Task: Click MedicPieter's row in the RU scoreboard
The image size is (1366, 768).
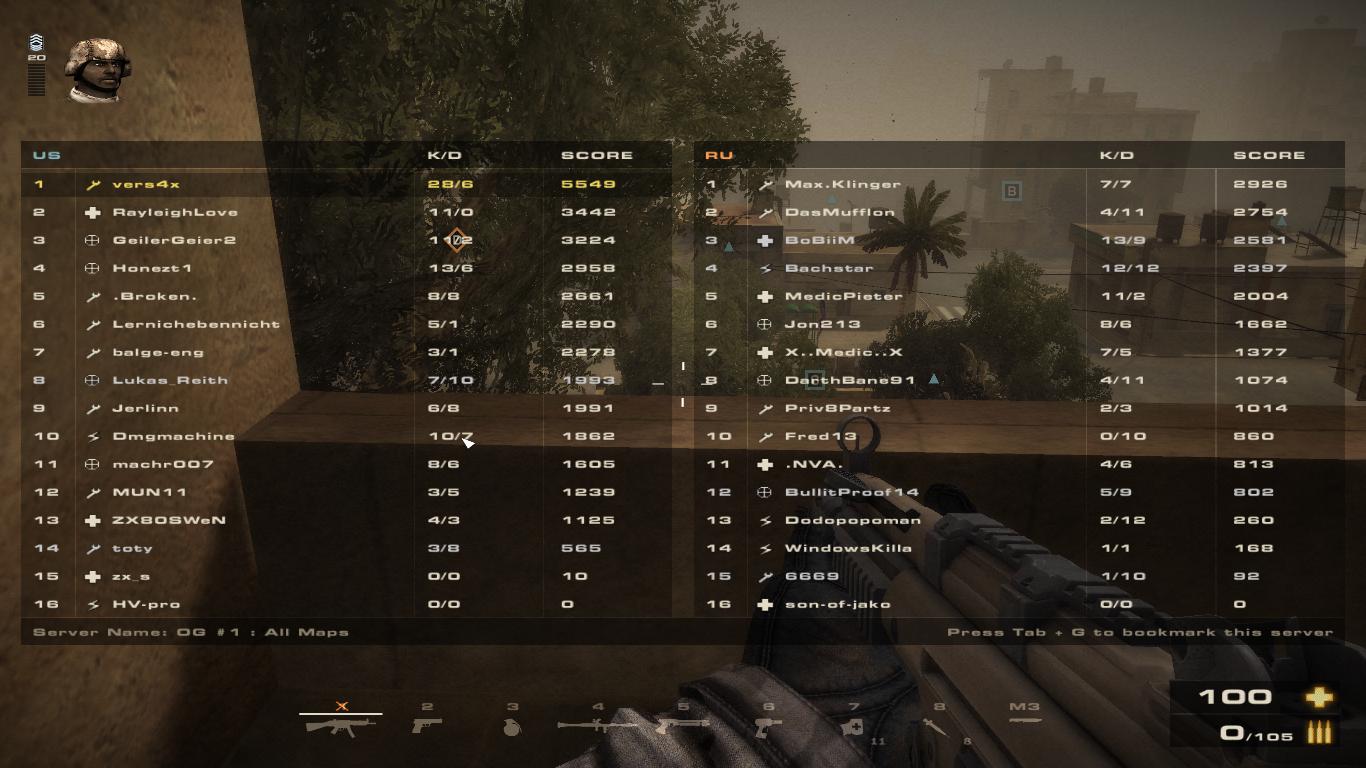Action: click(x=843, y=296)
